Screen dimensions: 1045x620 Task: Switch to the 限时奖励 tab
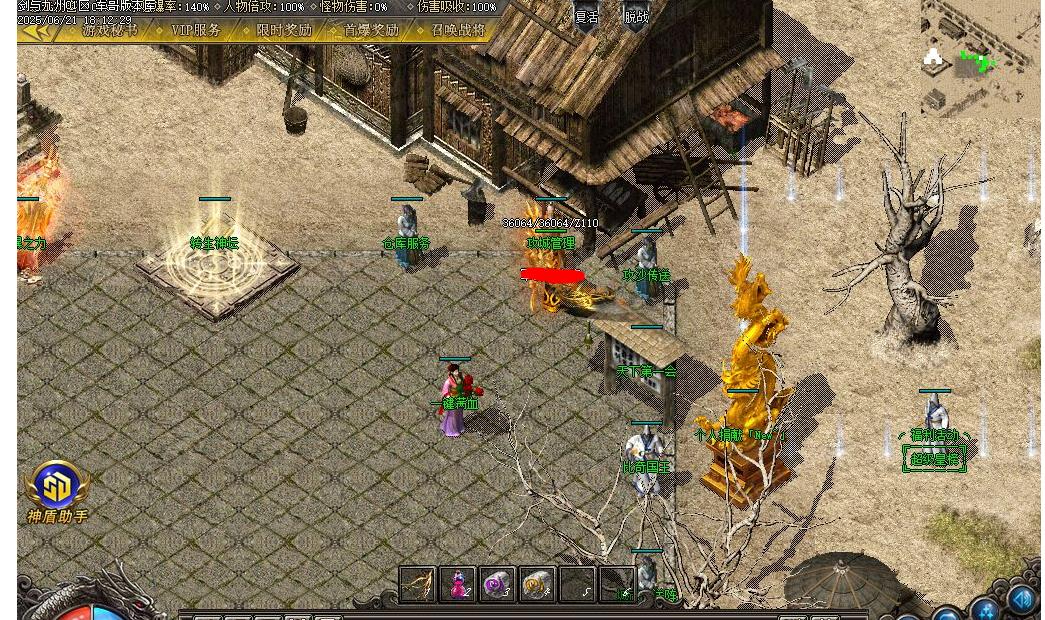click(x=284, y=31)
